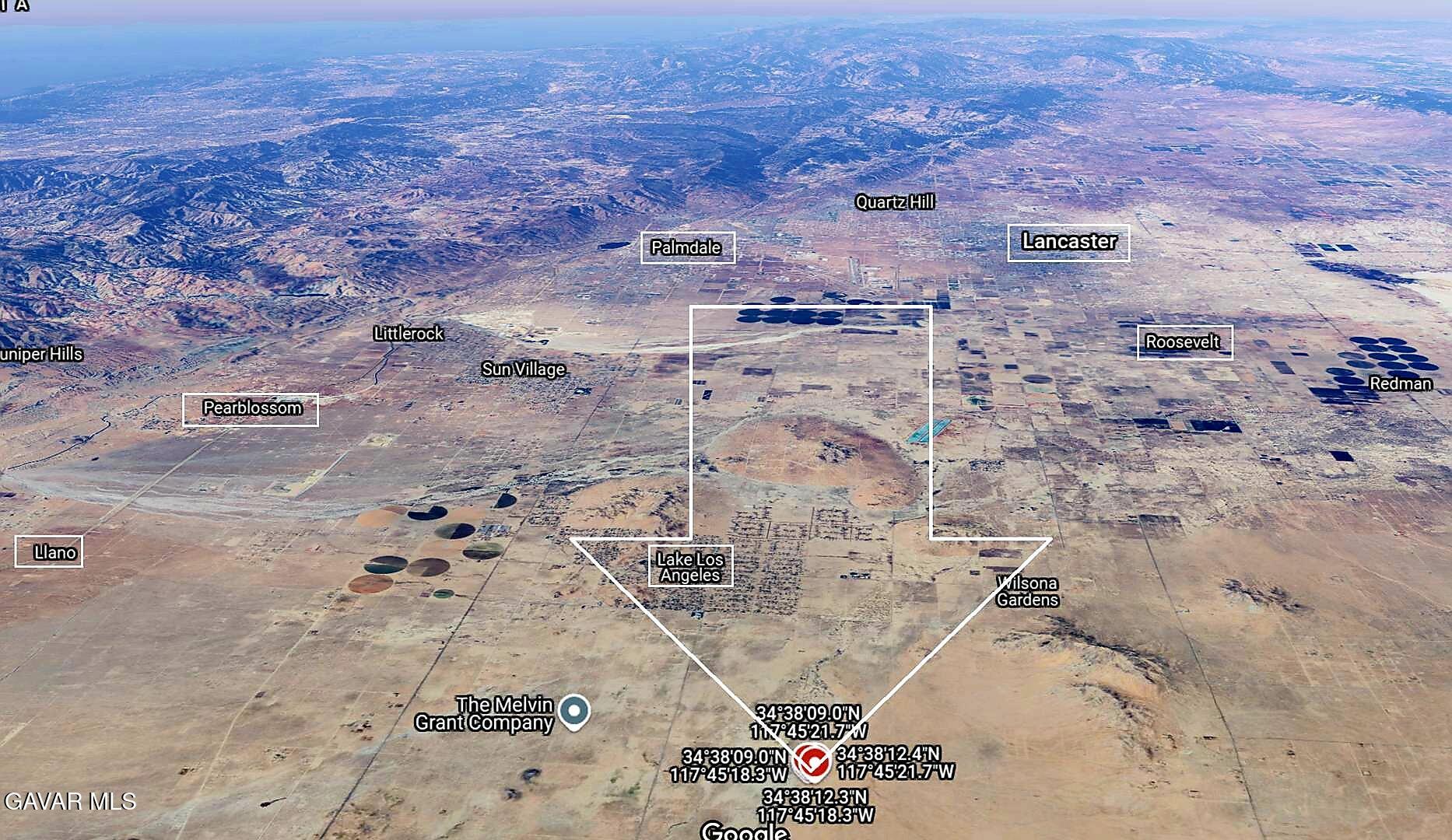Click the Wilsona Gardens label
This screenshot has width=1452, height=840.
[x=1027, y=592]
